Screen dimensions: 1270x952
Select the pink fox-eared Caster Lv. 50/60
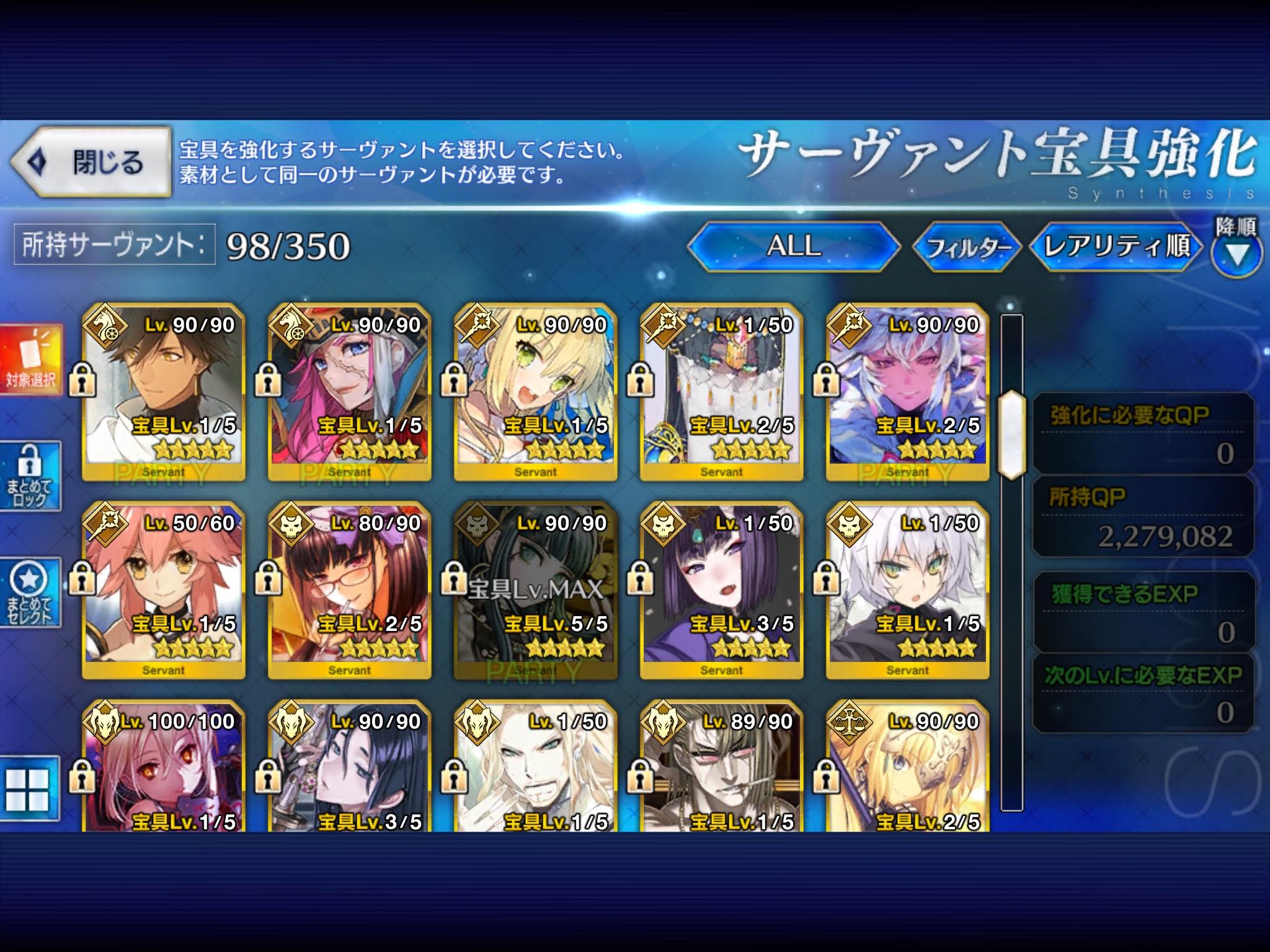point(164,590)
